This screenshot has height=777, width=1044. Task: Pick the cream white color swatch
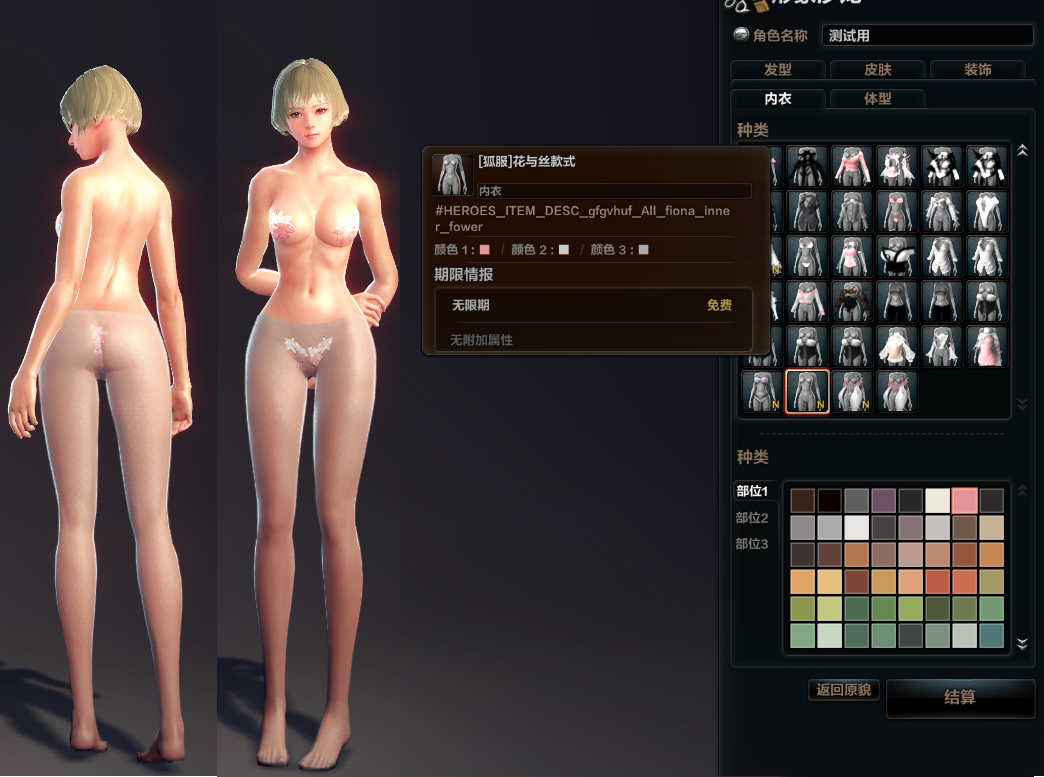point(938,501)
